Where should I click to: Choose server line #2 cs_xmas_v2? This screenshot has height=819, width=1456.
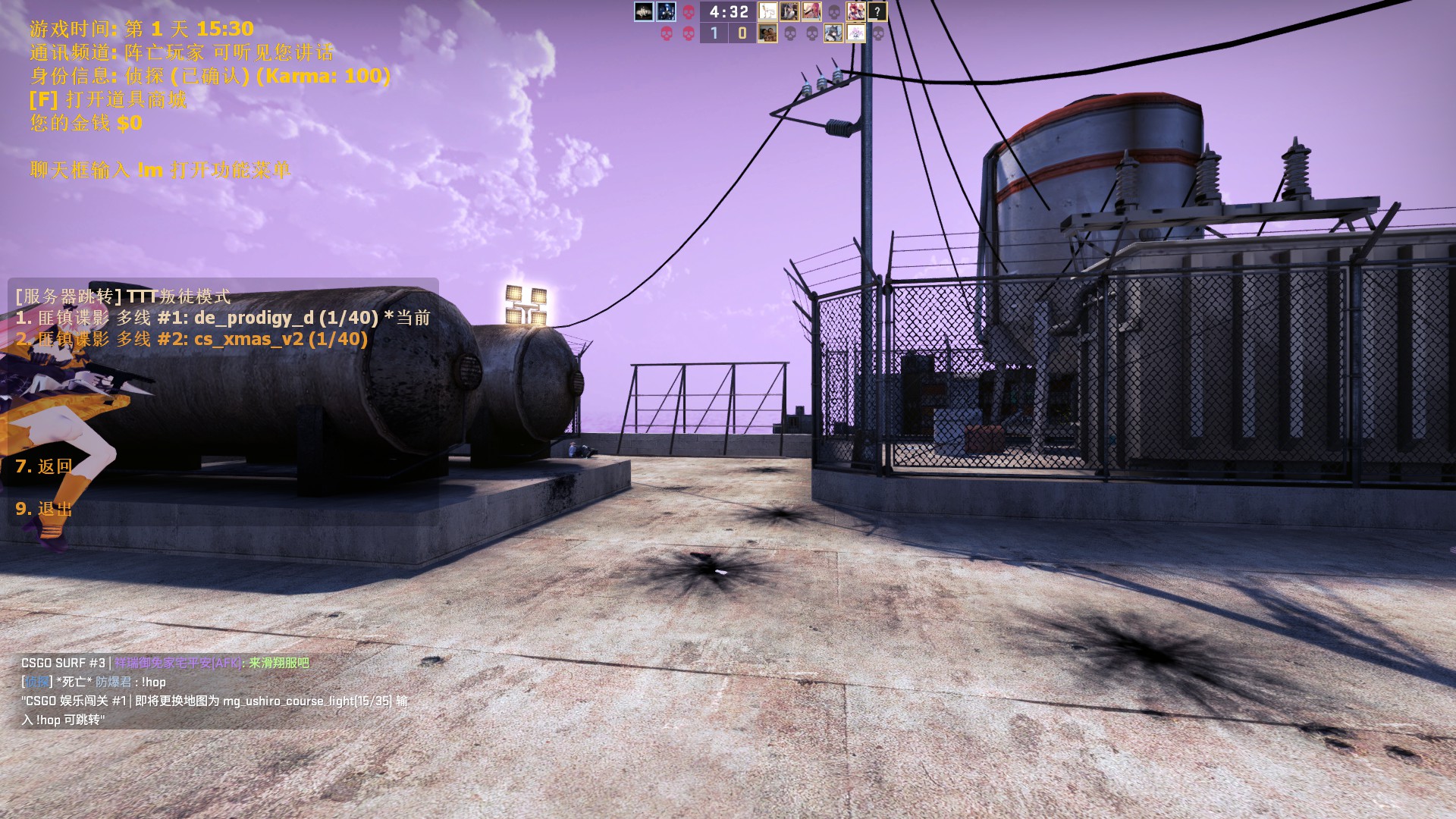tap(191, 339)
